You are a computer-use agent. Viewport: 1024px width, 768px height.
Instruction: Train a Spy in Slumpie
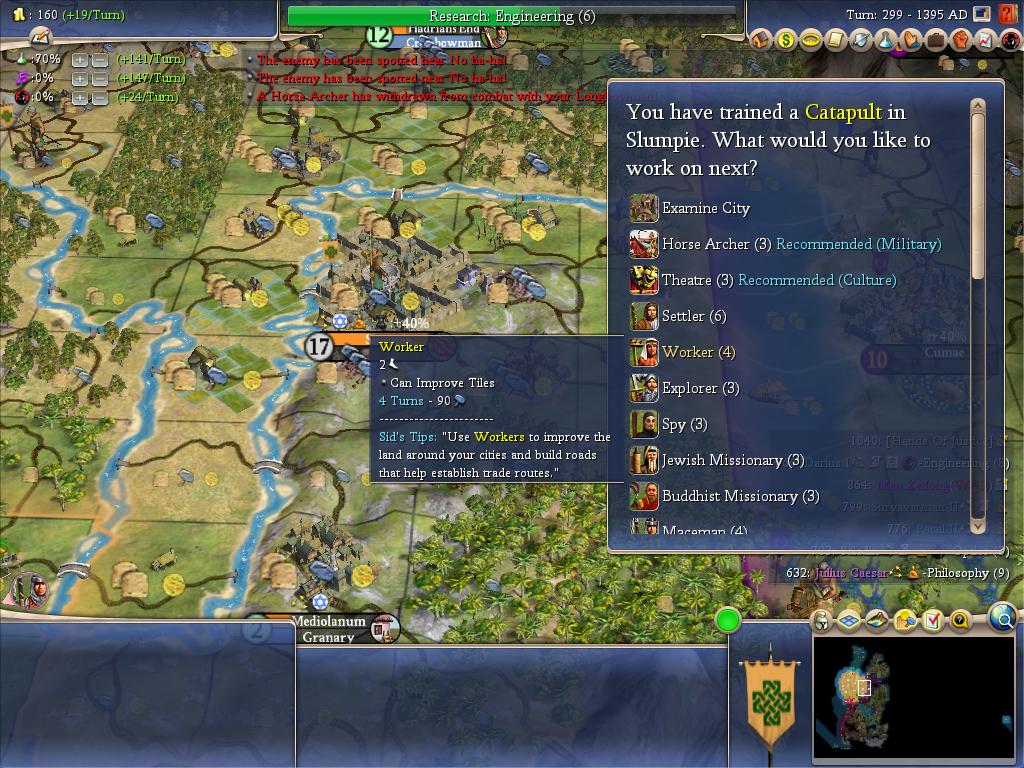pyautogui.click(x=684, y=424)
